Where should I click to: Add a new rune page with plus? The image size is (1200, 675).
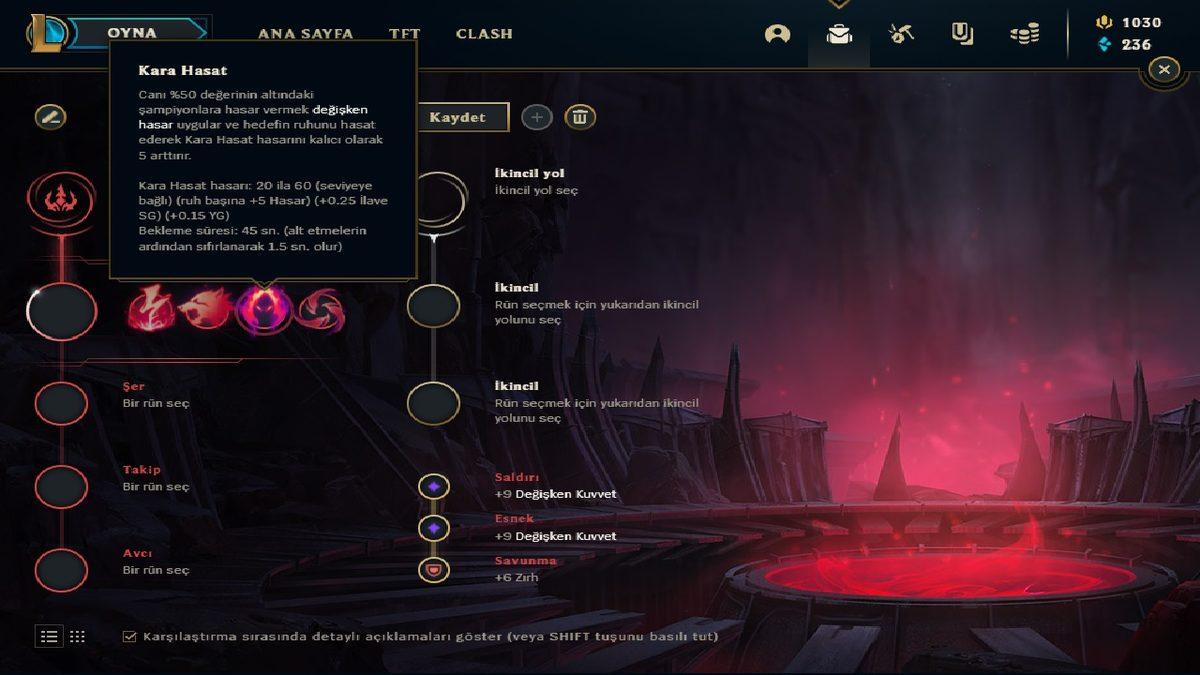tap(537, 117)
